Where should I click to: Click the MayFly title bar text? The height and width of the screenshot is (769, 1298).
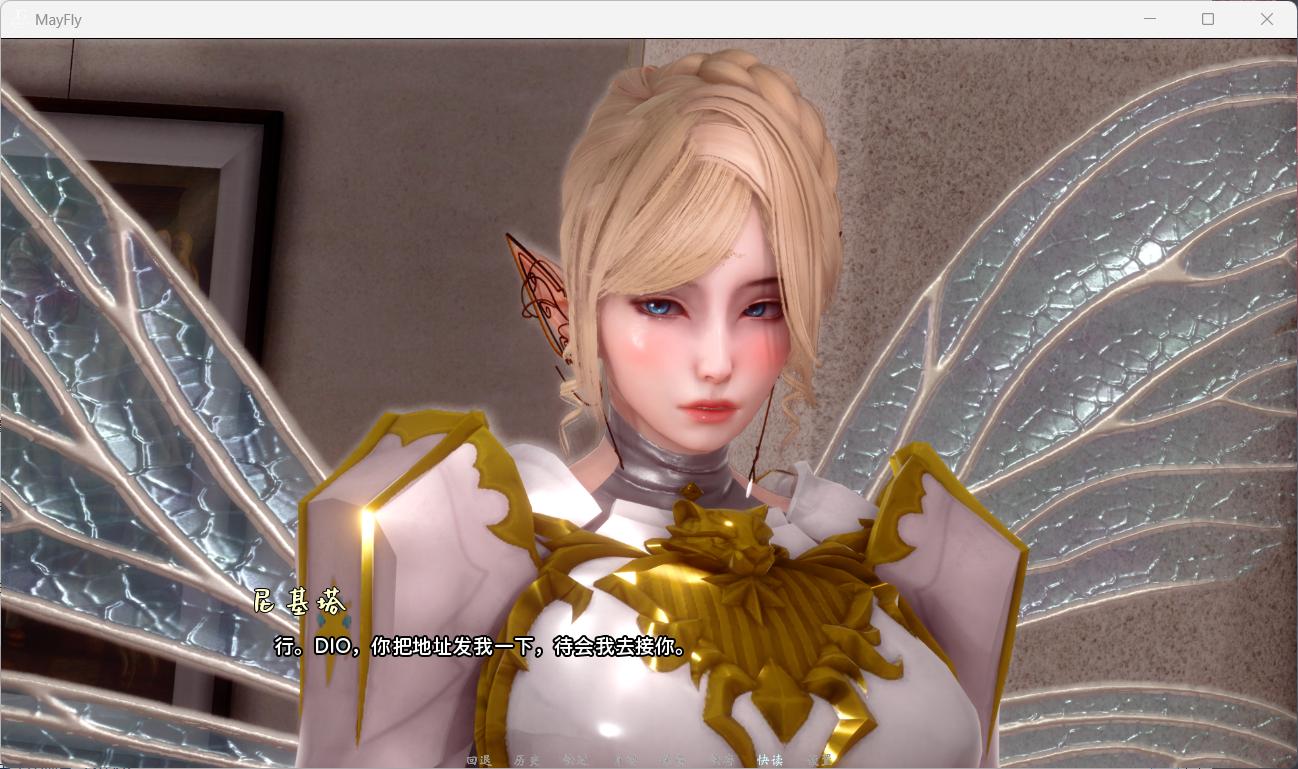(60, 19)
